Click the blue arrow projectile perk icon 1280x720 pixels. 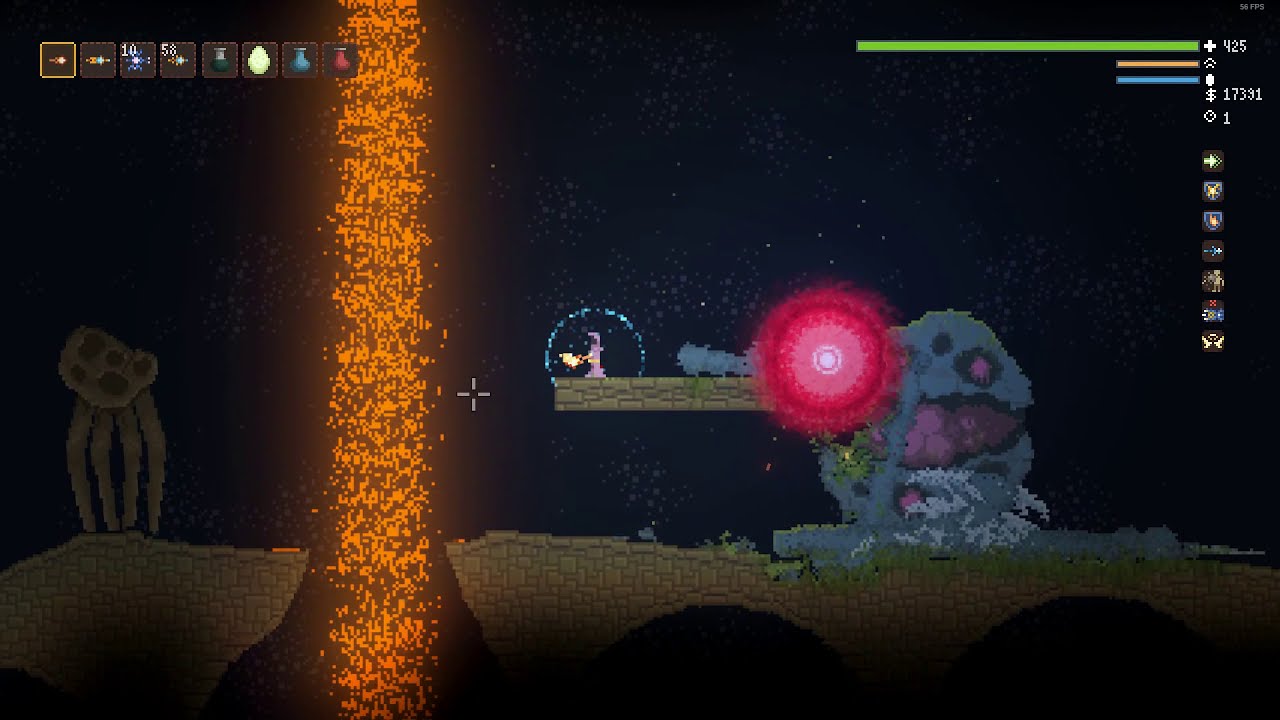1213,251
